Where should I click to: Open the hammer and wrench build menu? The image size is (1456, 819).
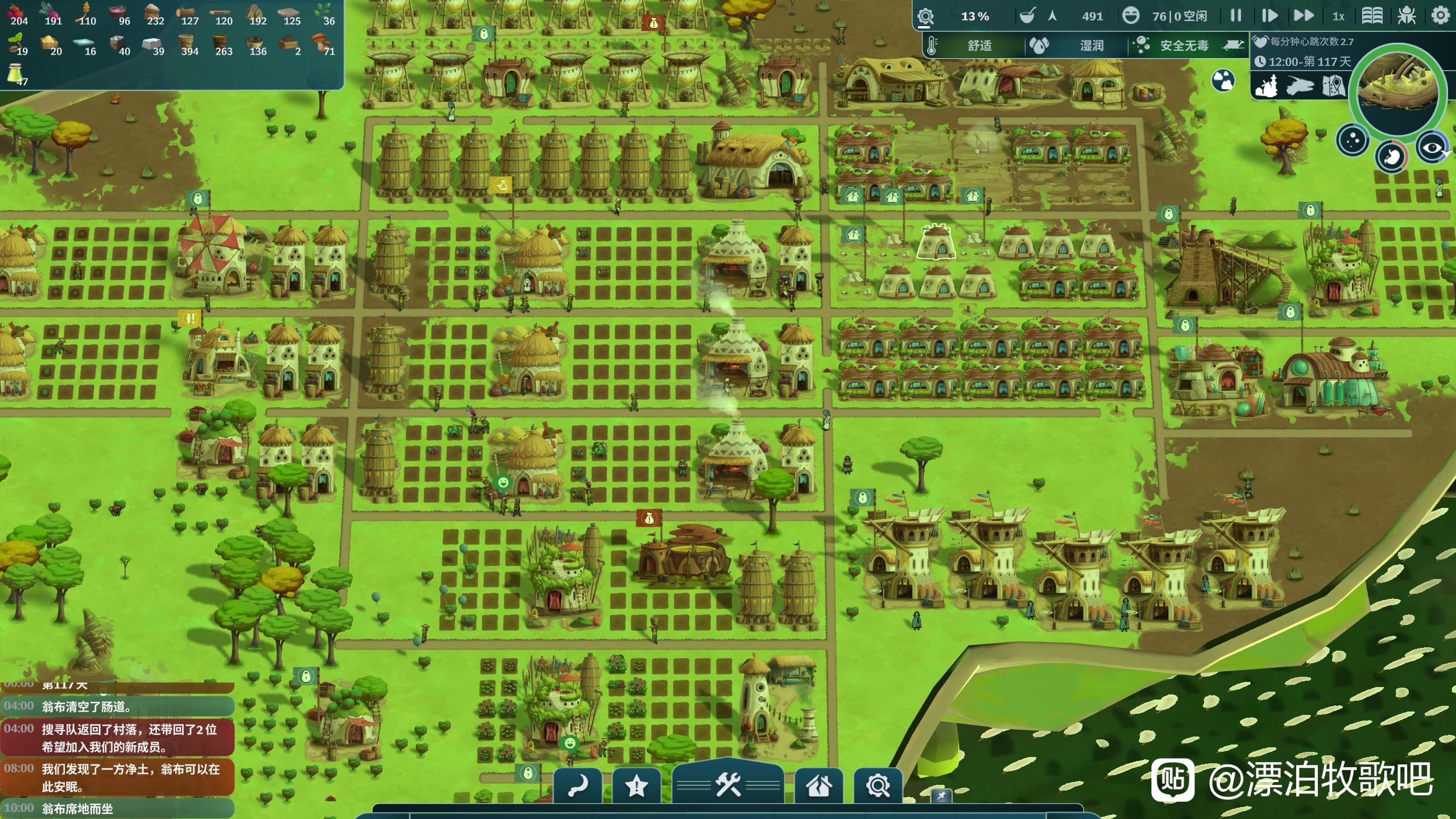tap(728, 785)
